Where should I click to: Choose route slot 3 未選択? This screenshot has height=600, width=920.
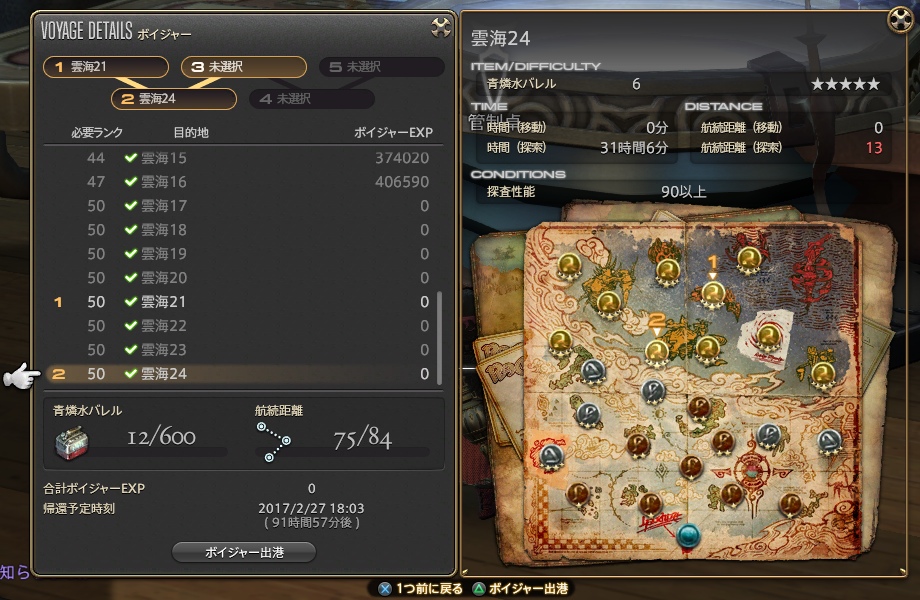244,67
